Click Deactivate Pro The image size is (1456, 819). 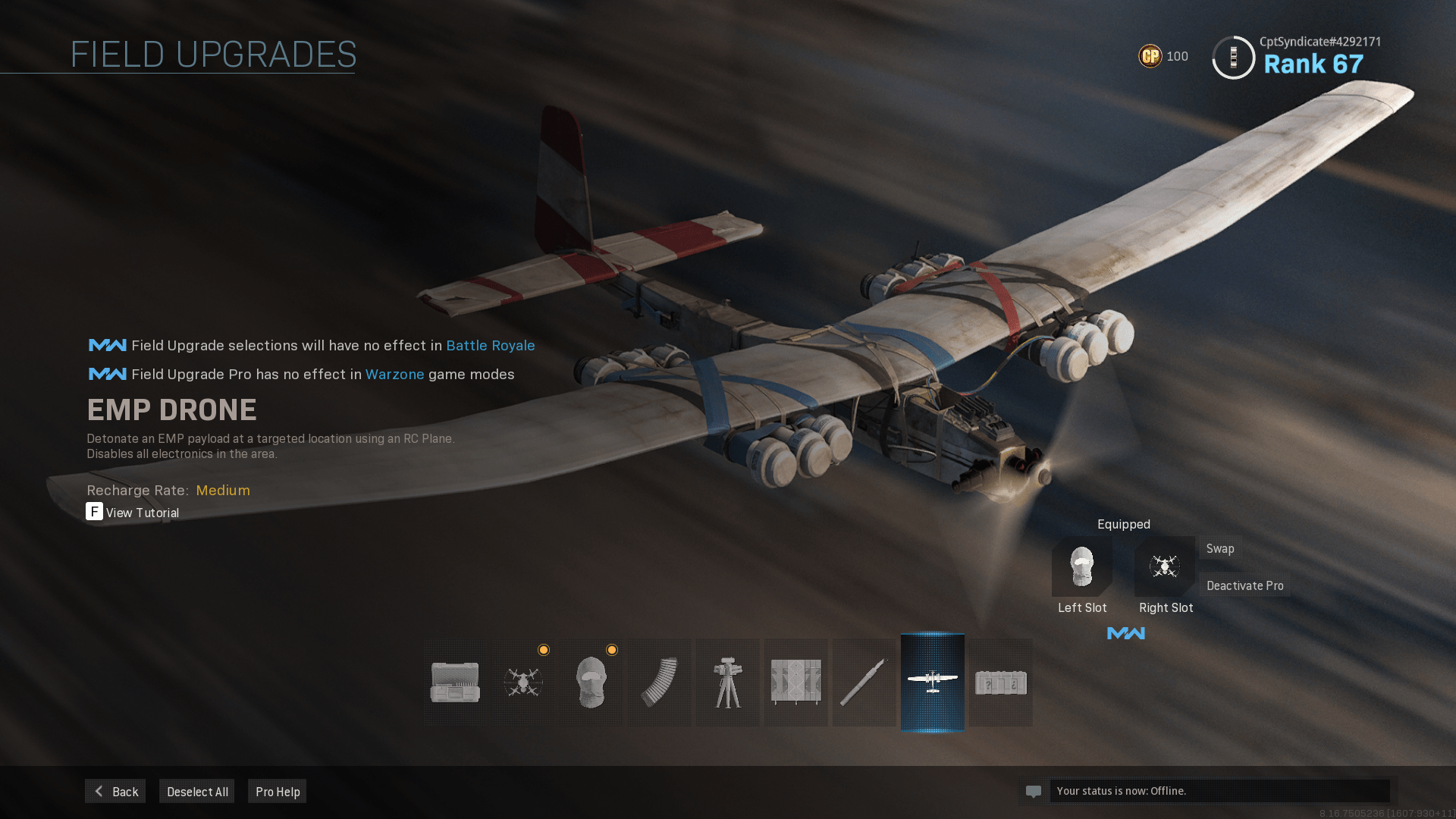coord(1244,585)
